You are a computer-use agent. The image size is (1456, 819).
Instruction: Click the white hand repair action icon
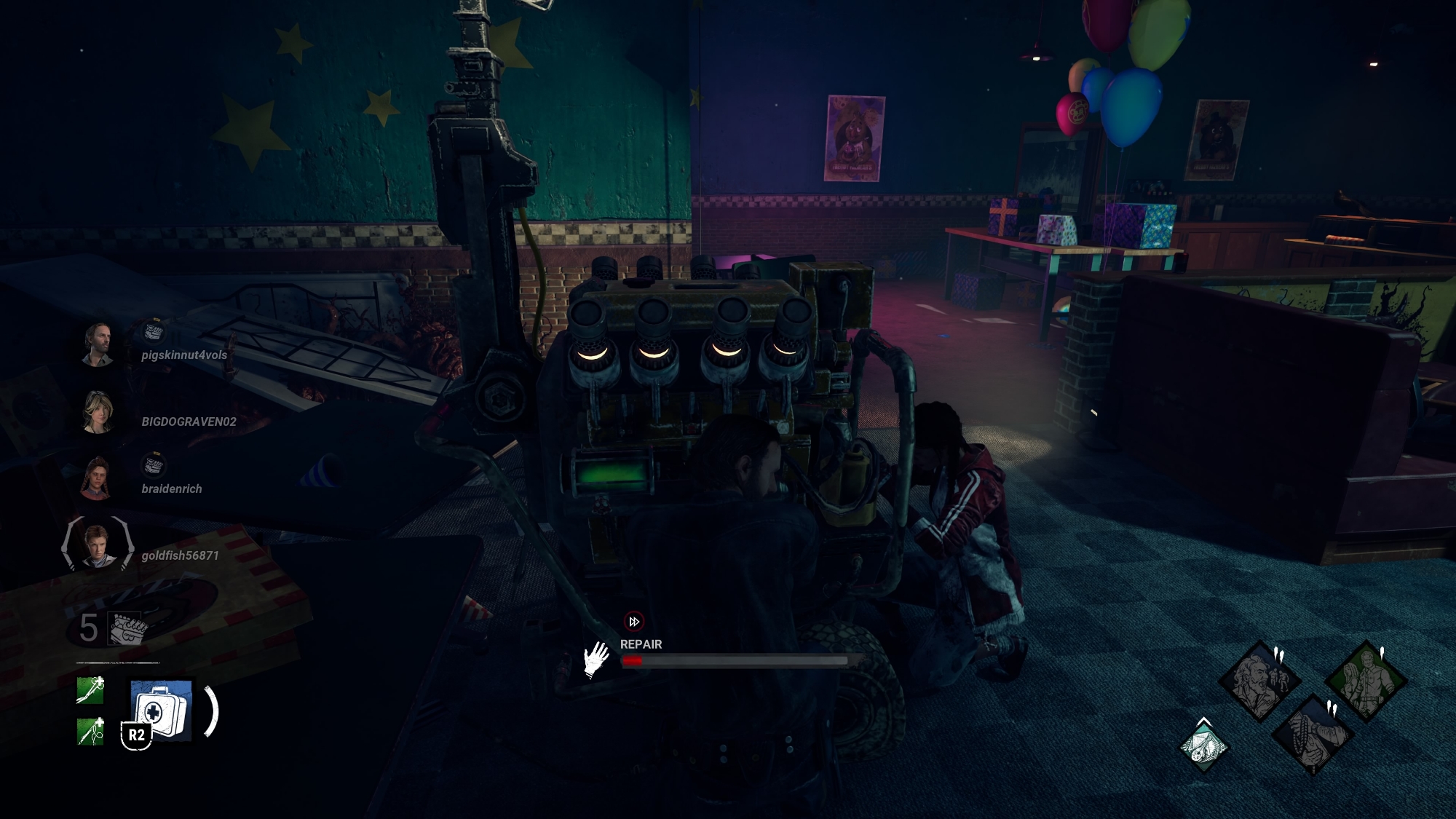596,659
